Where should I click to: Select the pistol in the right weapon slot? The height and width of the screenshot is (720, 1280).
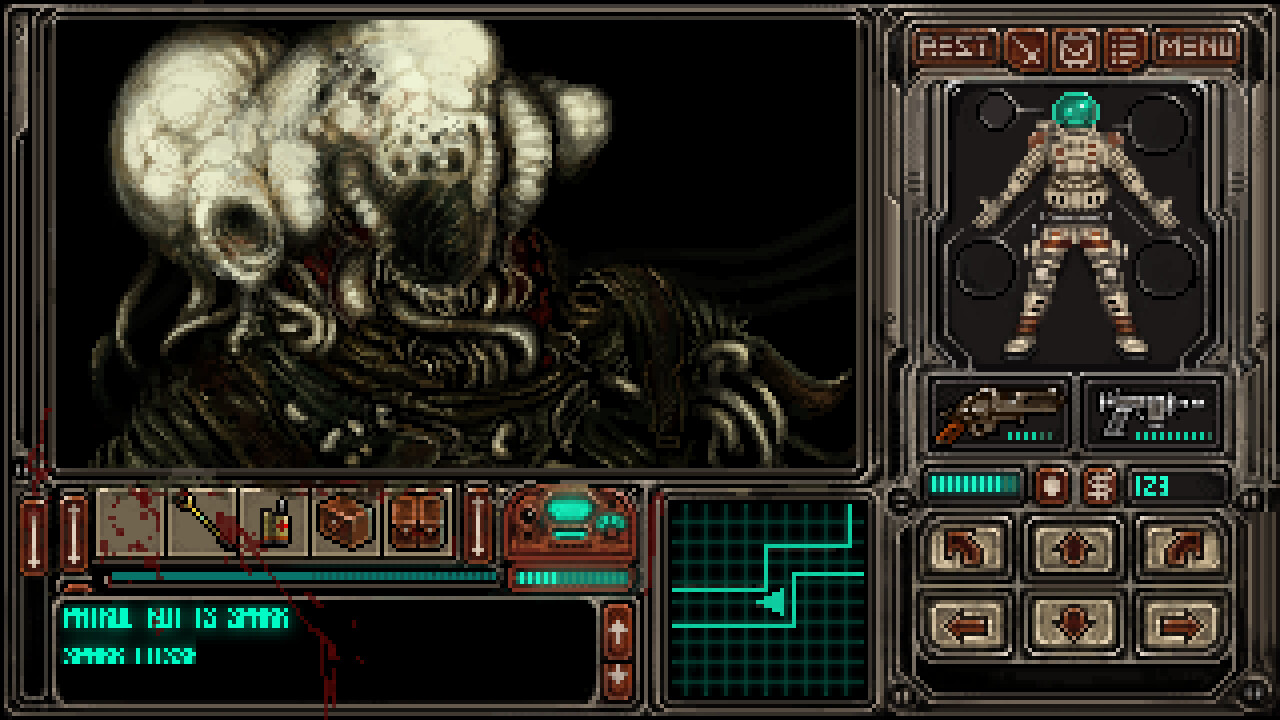pos(1152,413)
